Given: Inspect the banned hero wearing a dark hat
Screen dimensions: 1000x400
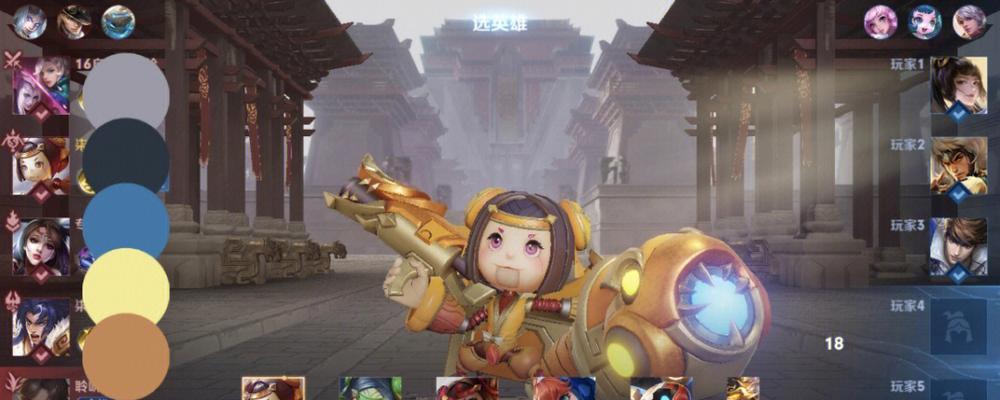Looking at the screenshot, I should [74, 21].
